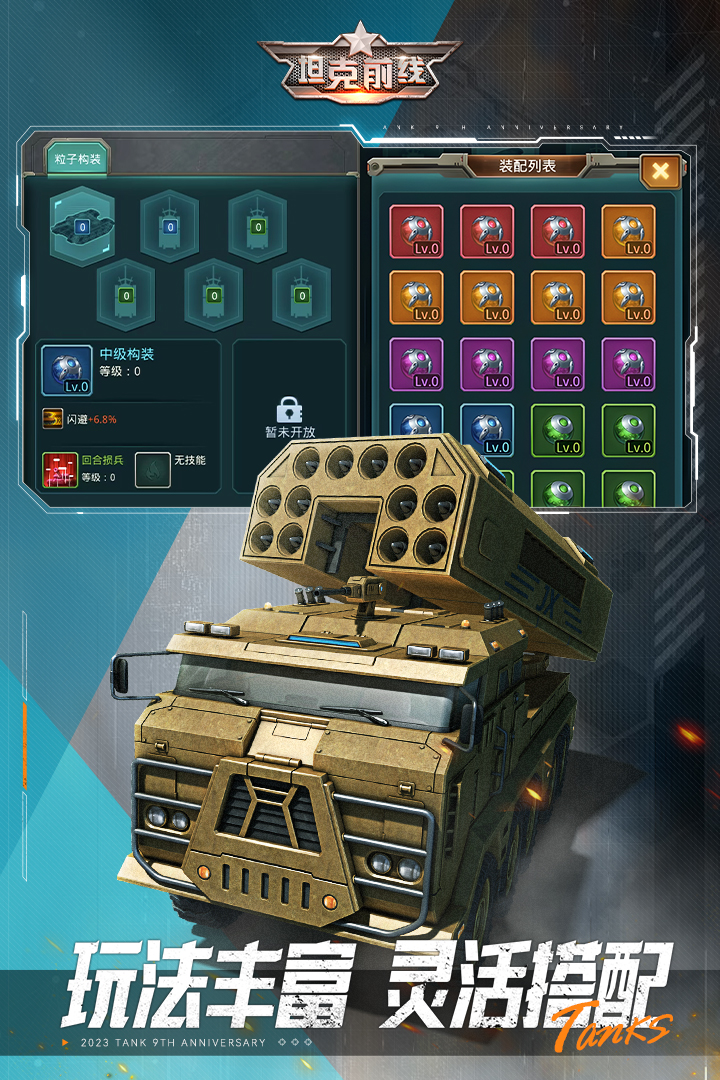Switch to the 粒子构装 tab

(x=77, y=158)
